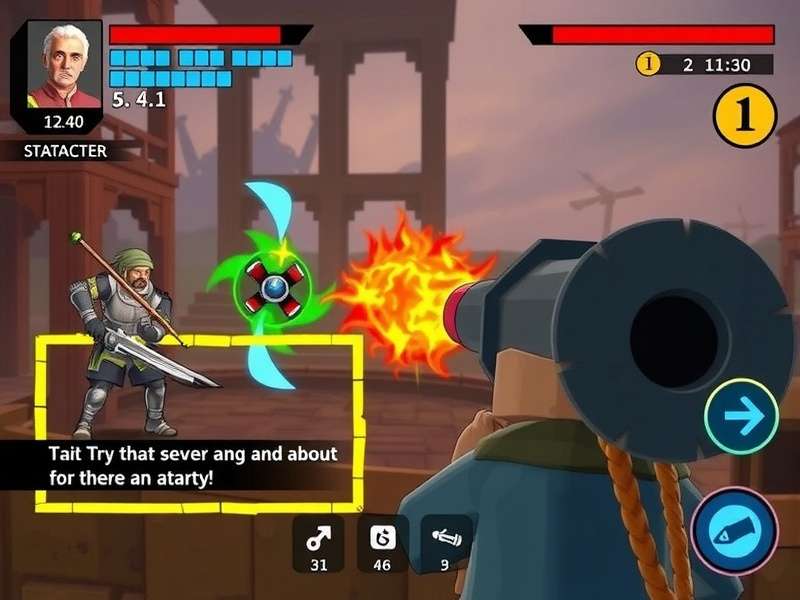Activate the bullet ammo round button
Screen dimensions: 800x600
click(x=735, y=529)
